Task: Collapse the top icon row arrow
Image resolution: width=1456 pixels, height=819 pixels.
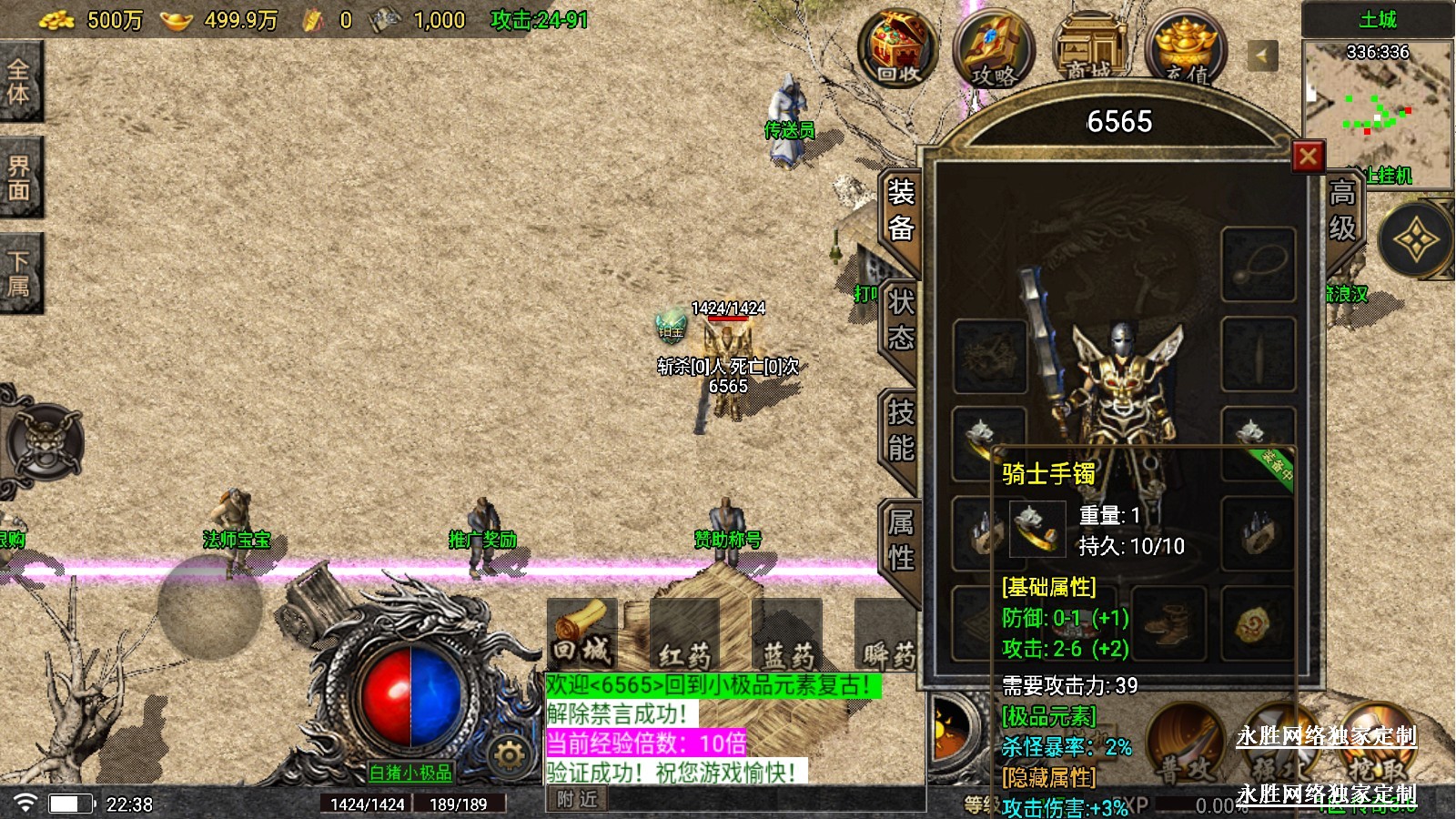Action: point(1261,56)
